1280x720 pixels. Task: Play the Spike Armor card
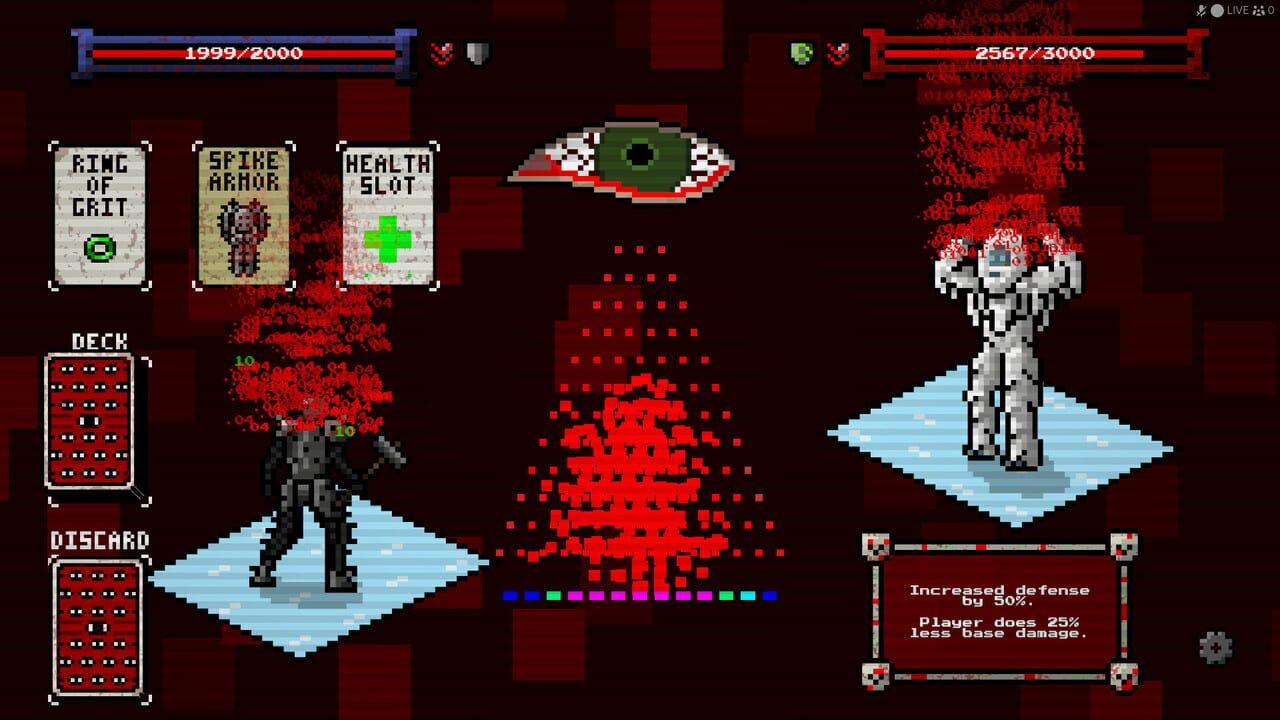tap(243, 210)
